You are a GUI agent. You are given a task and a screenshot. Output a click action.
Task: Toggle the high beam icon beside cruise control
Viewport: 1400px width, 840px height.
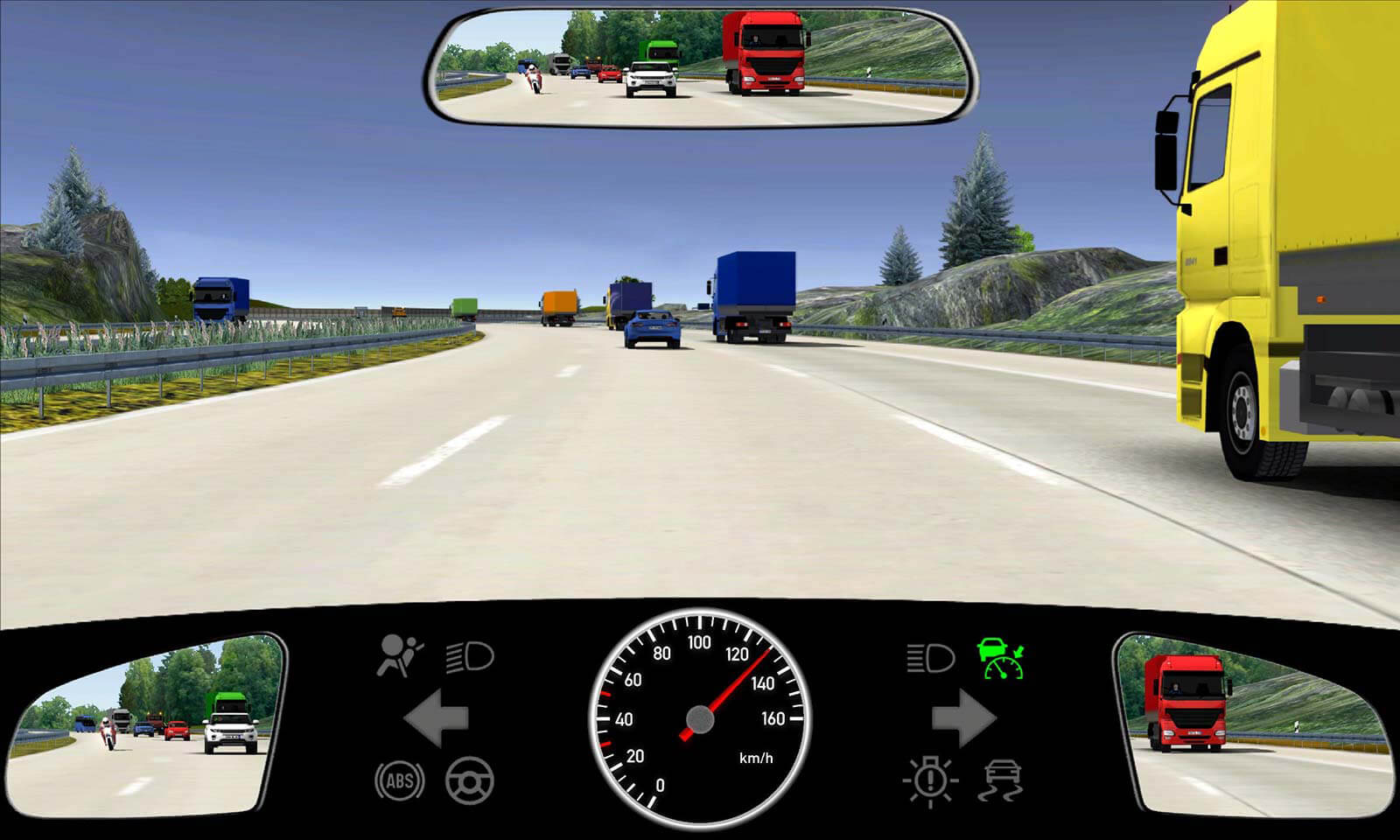(929, 657)
